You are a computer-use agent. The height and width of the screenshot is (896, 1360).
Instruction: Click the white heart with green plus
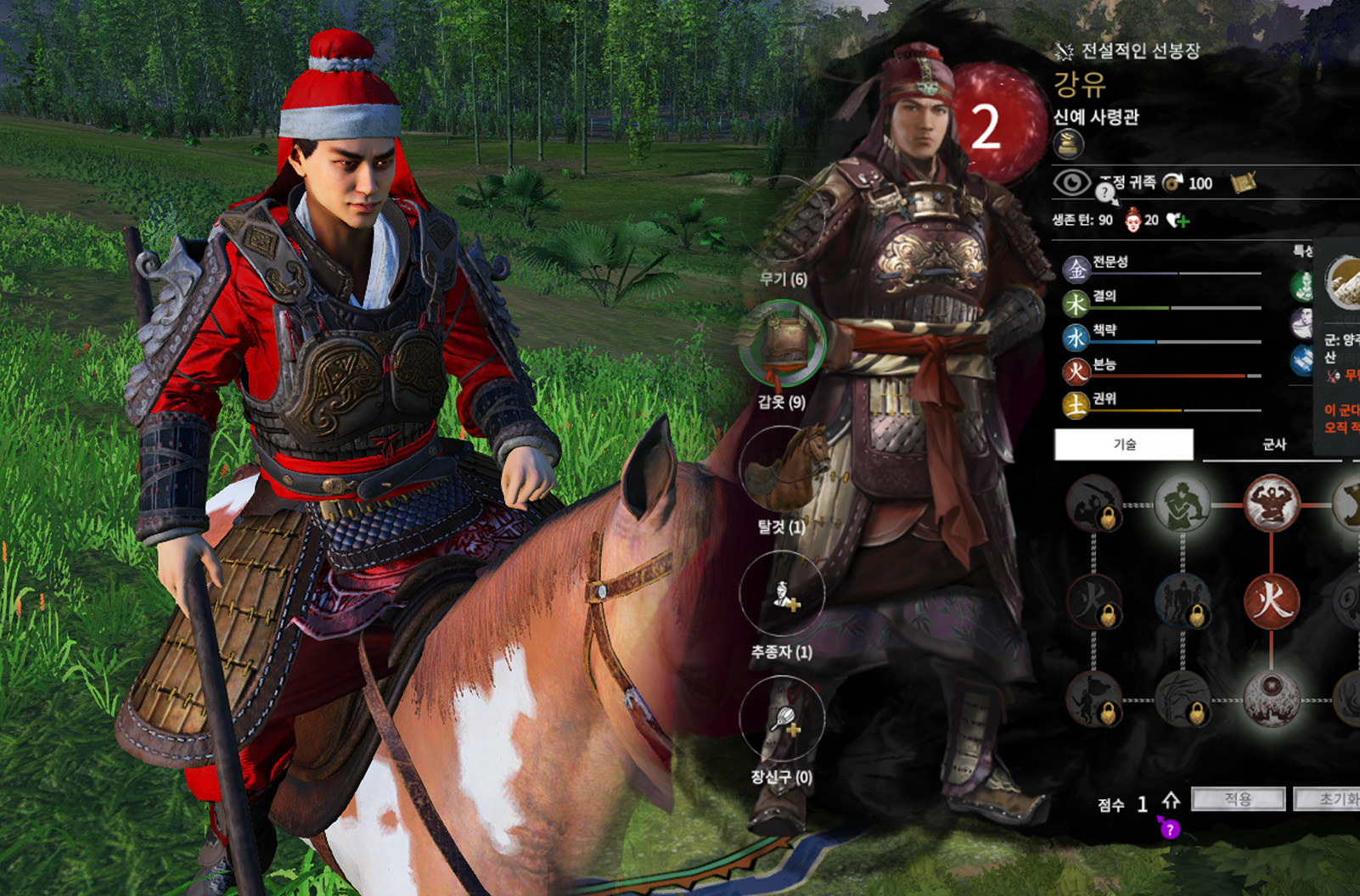pyautogui.click(x=1177, y=221)
